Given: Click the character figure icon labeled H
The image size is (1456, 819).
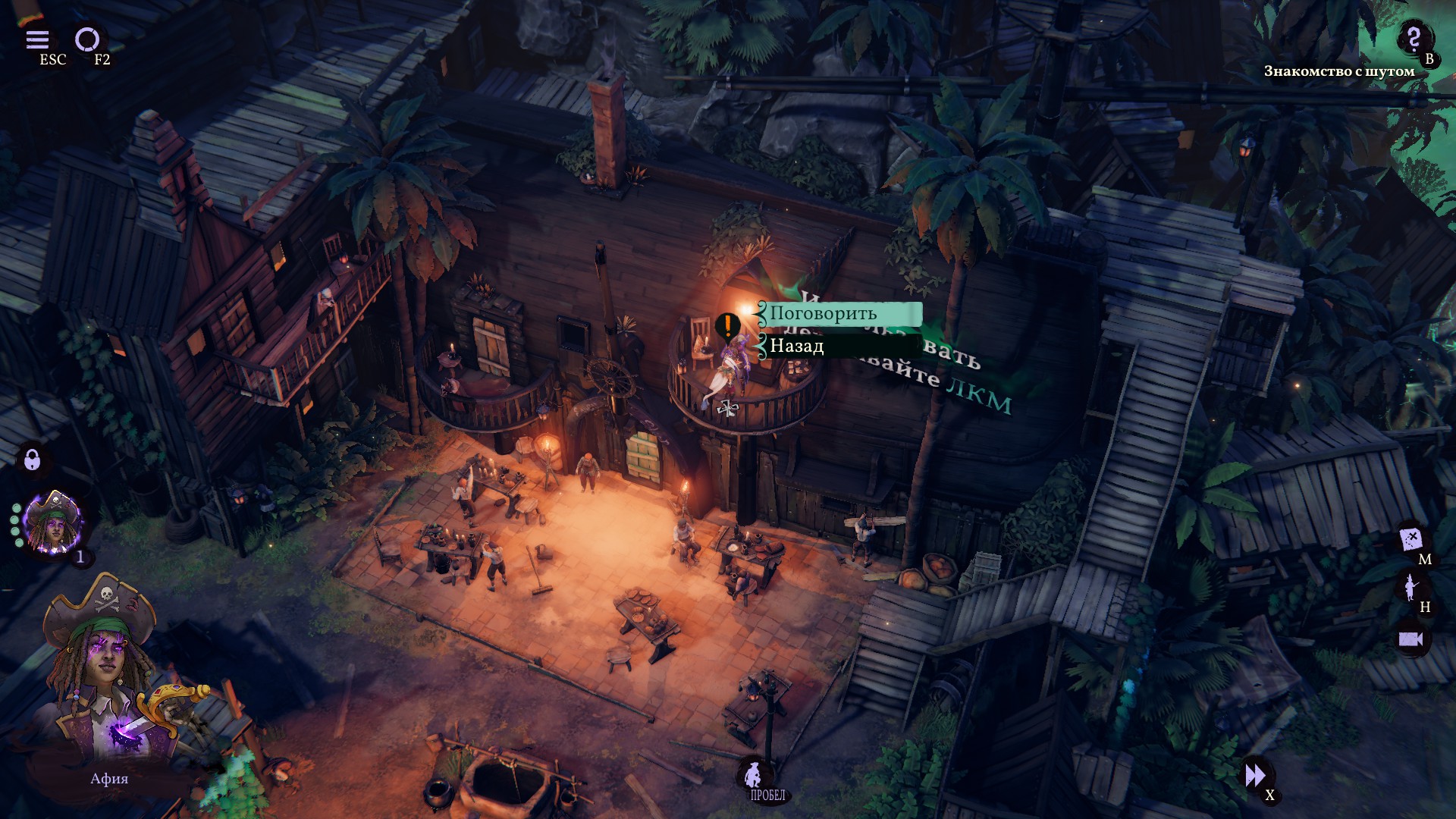Looking at the screenshot, I should tap(1410, 587).
